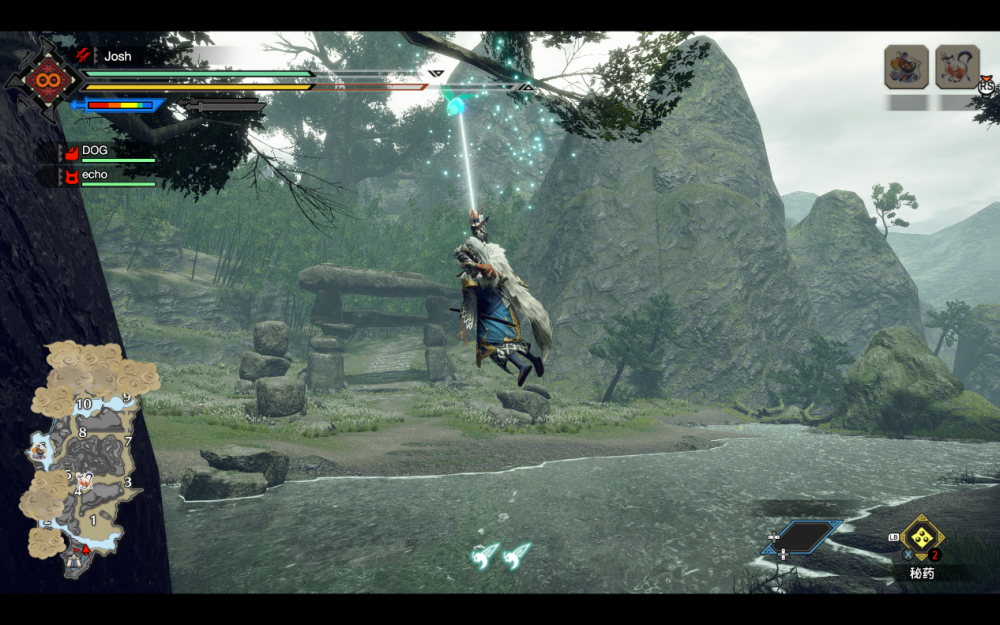Screen dimensions: 1000x625
Task: Open the blue action bar panel
Action: pos(802,537)
